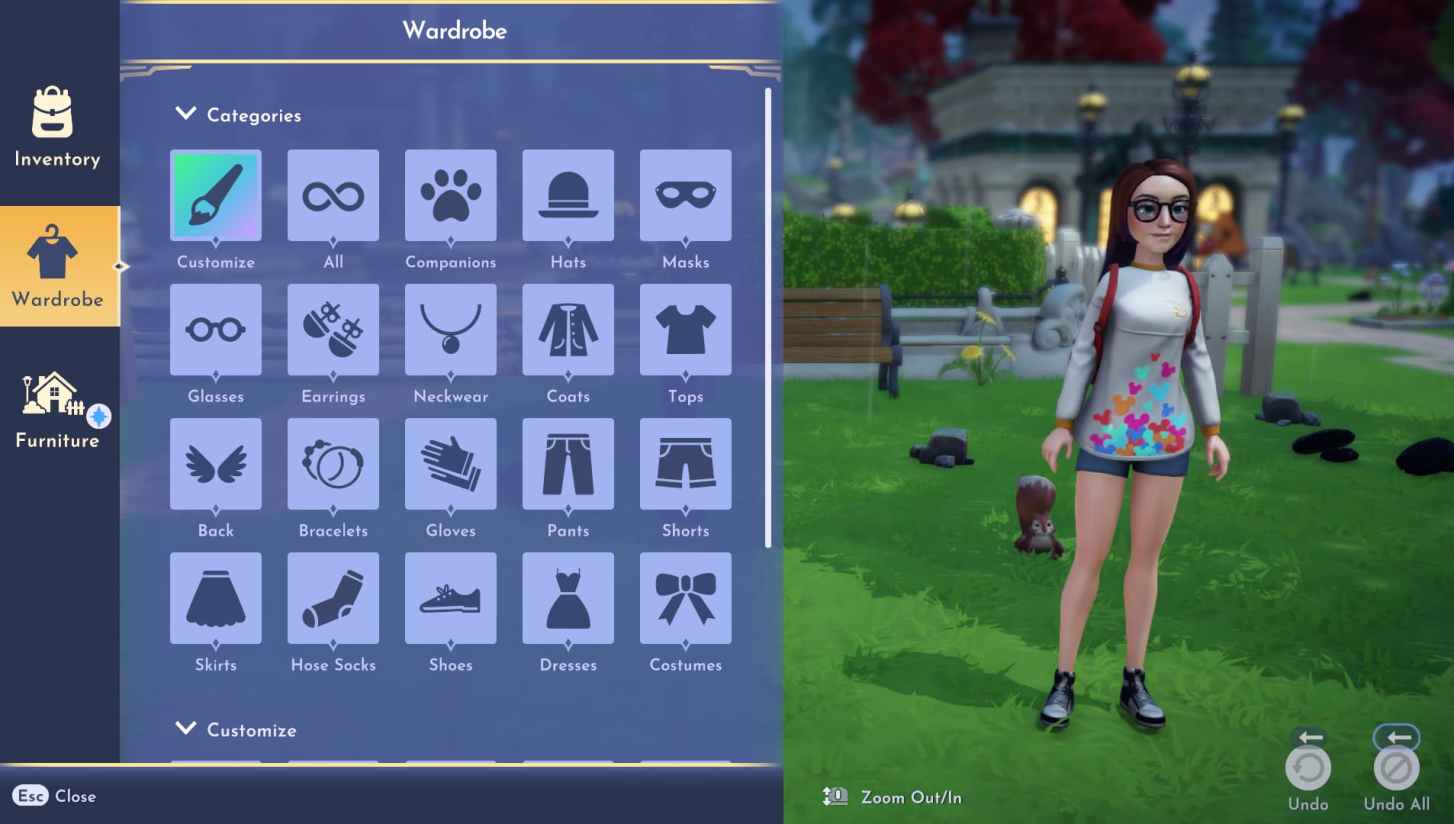Select the Shorts category tile

pyautogui.click(x=685, y=463)
